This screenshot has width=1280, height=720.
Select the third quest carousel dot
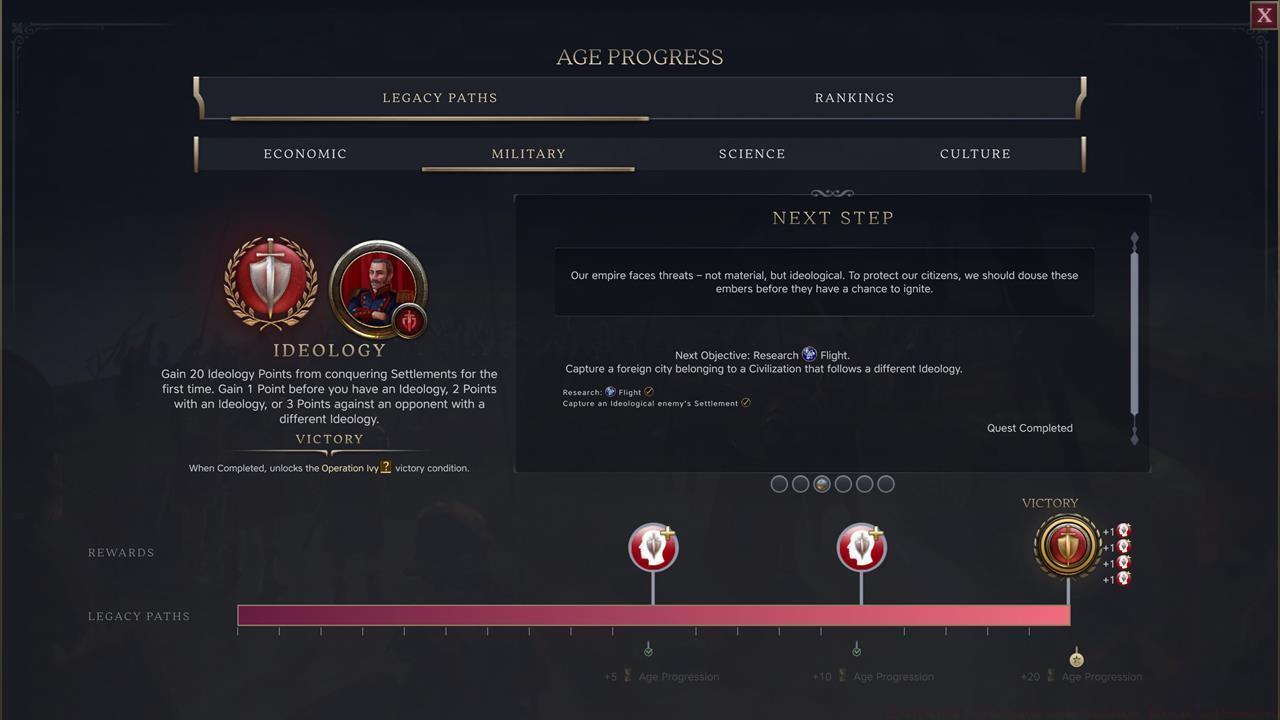click(821, 483)
